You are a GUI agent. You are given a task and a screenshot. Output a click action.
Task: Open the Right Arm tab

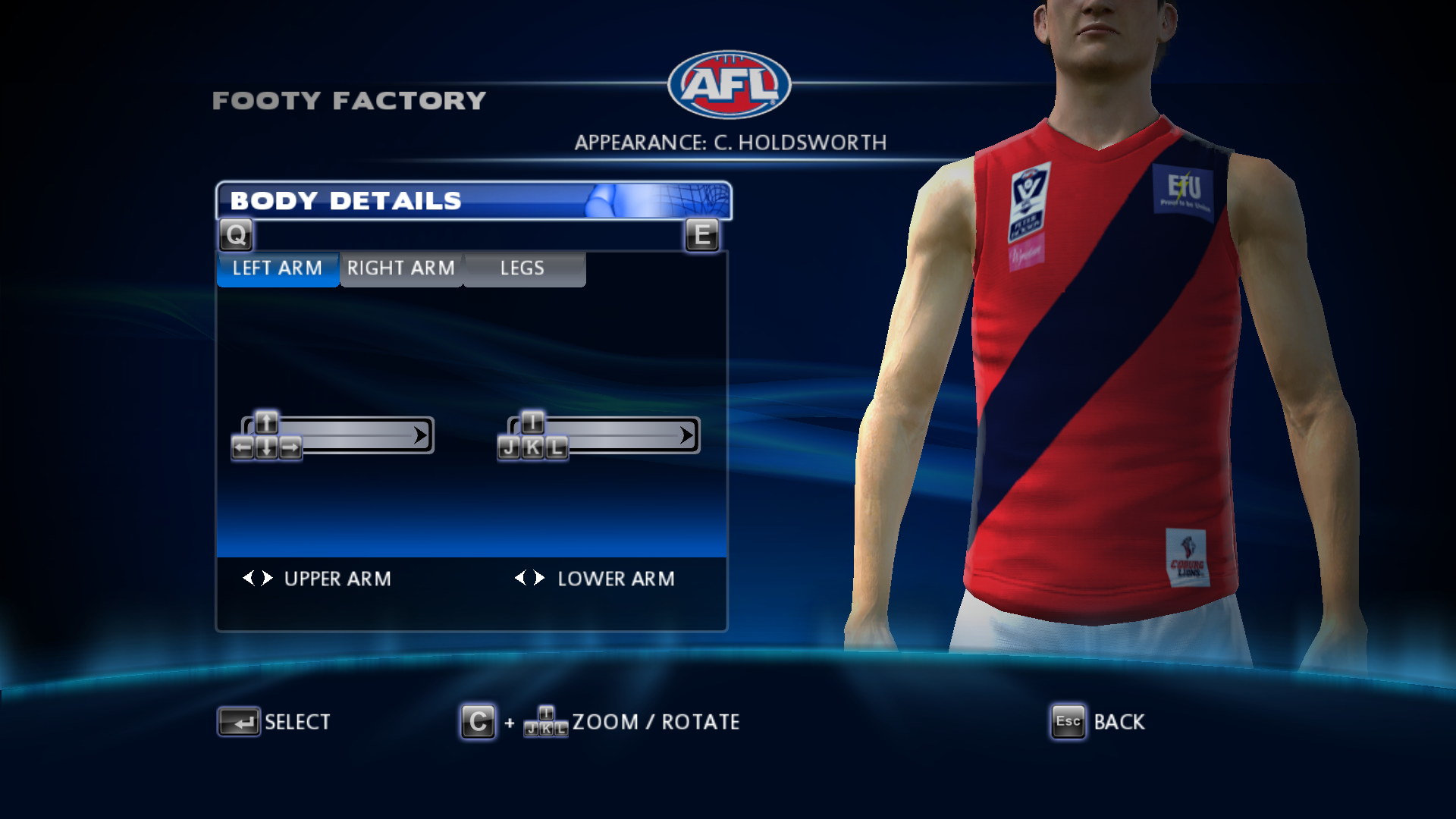[x=401, y=268]
